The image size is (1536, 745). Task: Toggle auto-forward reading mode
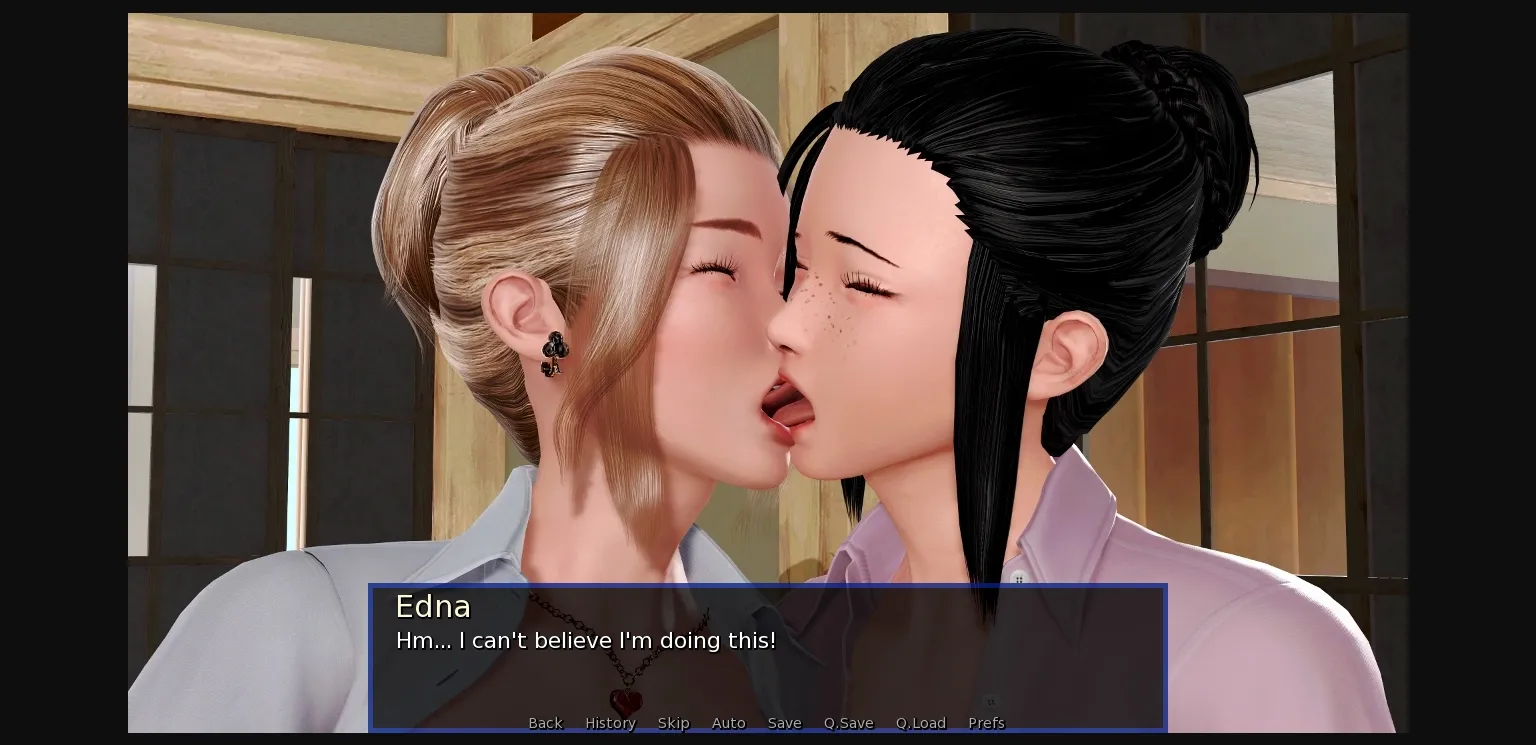pos(729,723)
